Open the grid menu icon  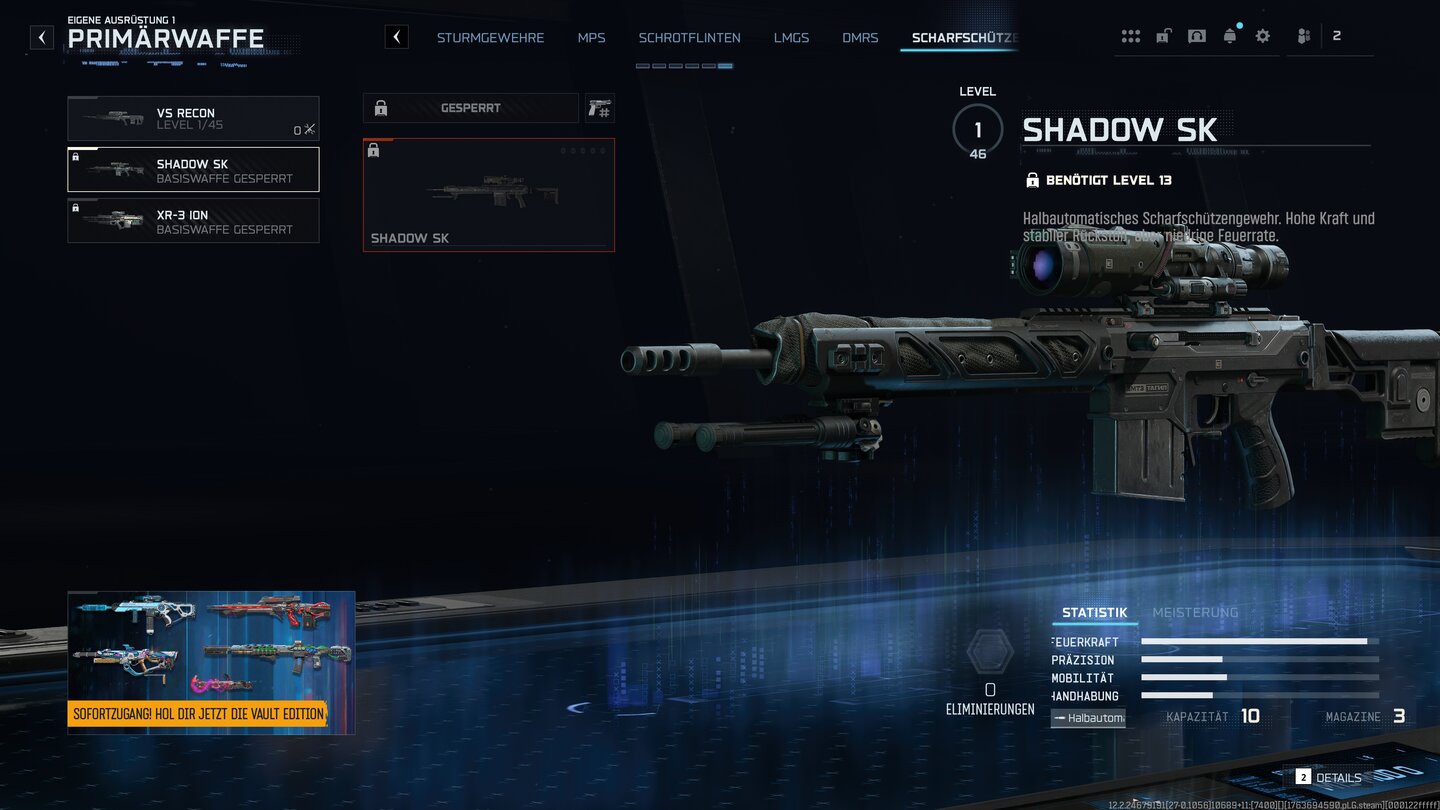(x=1131, y=36)
